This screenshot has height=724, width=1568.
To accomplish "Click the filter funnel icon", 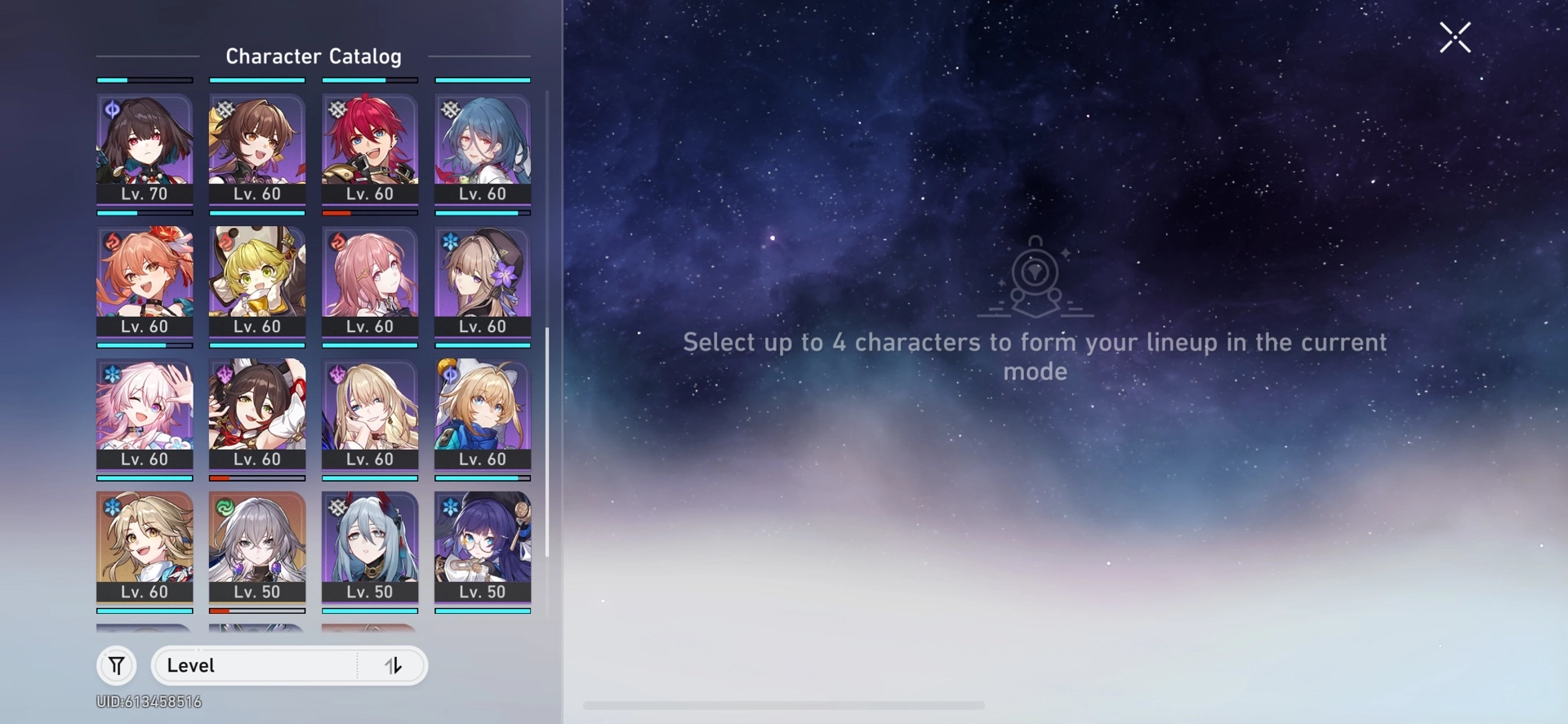I will [x=116, y=665].
